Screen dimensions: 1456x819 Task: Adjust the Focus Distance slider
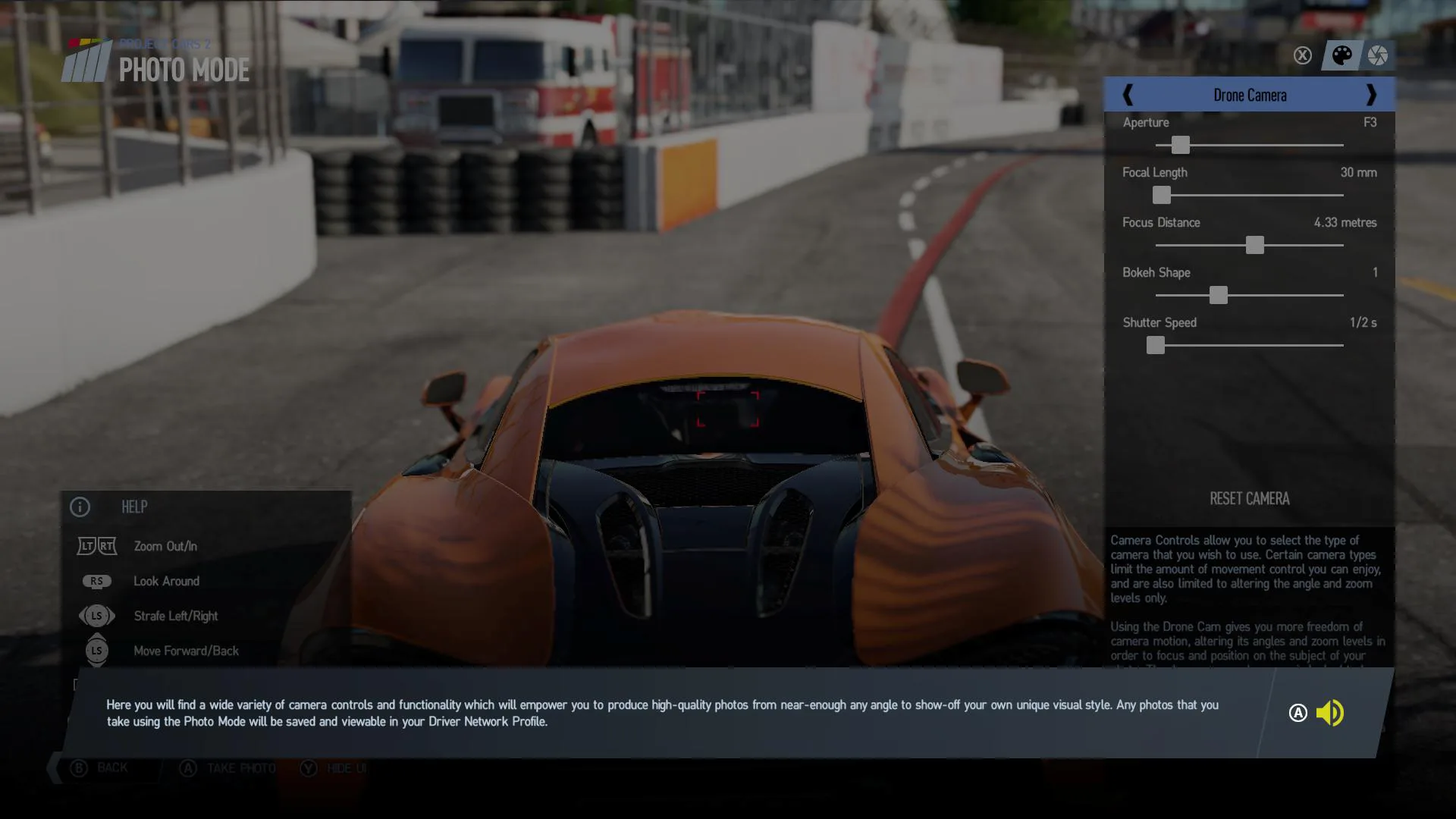click(x=1254, y=245)
